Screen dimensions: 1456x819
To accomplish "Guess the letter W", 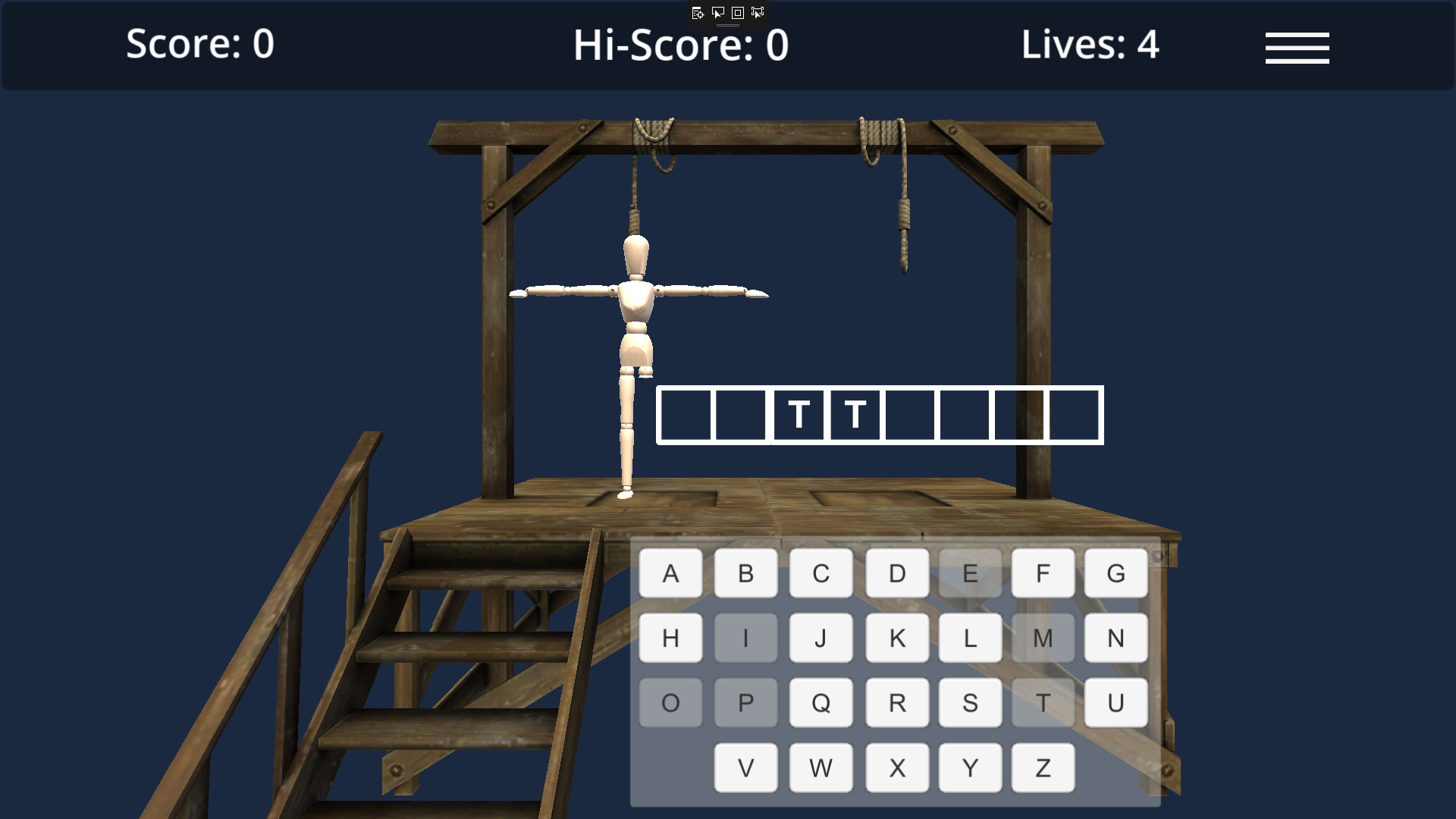I will 820,767.
